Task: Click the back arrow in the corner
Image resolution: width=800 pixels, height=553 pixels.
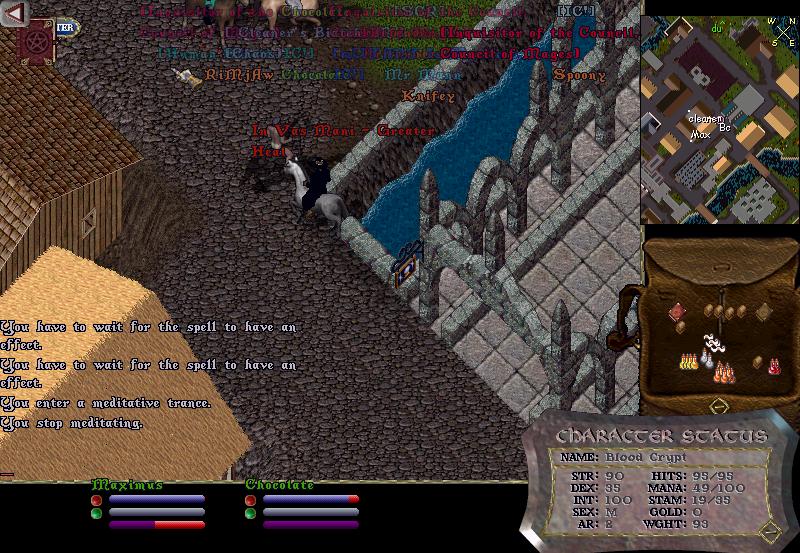Action: tap(12, 13)
